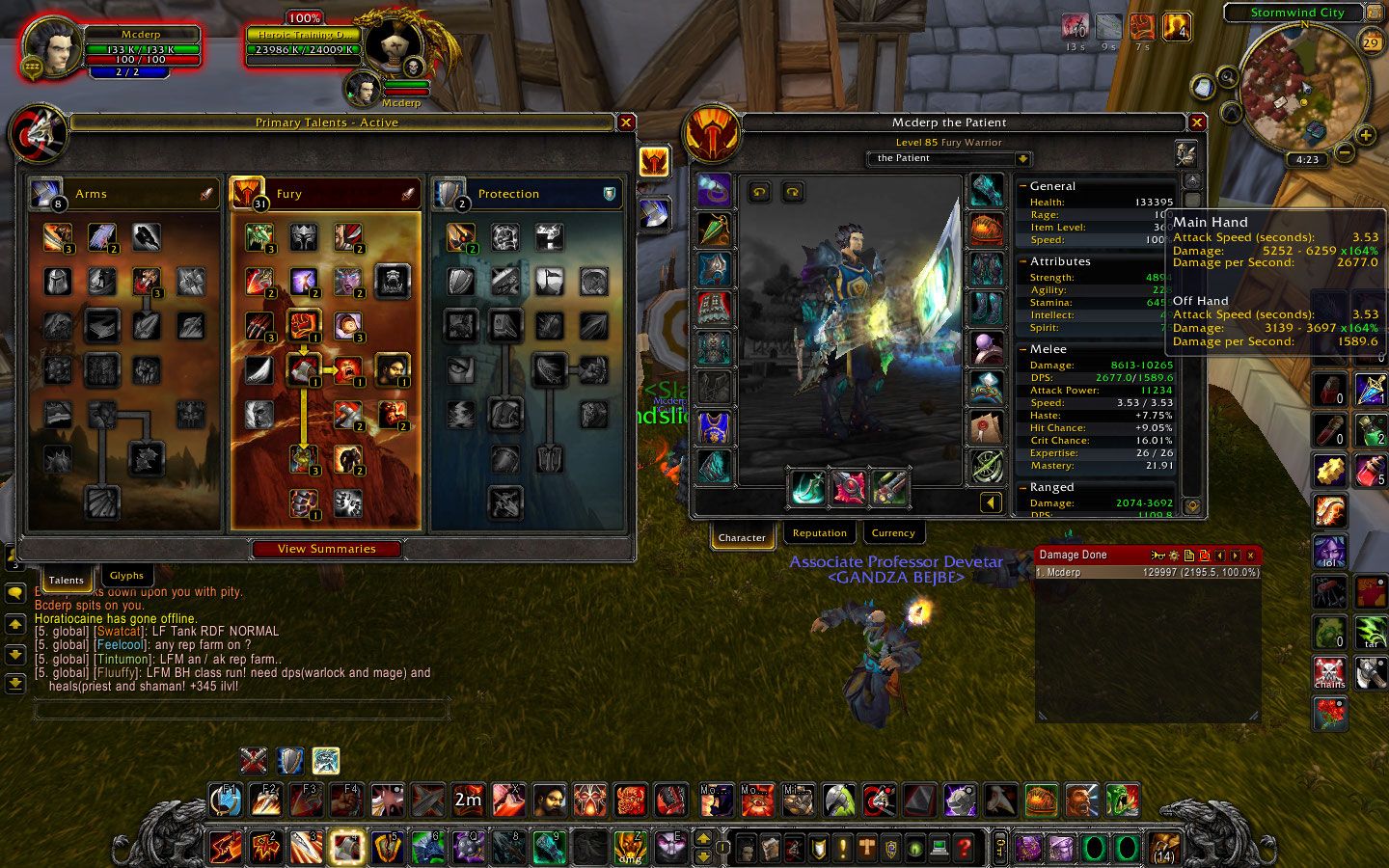Open the Currency tab

[892, 533]
